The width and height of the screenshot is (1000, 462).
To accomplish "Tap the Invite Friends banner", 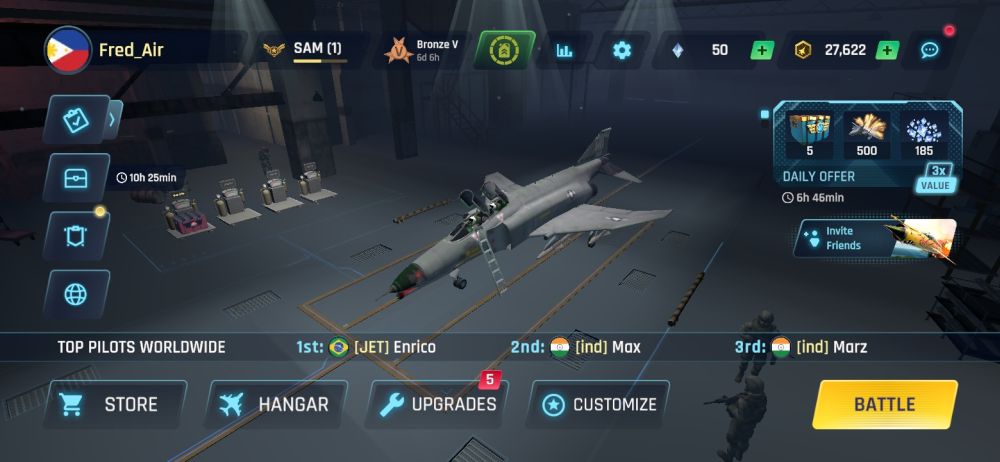I will click(x=876, y=238).
